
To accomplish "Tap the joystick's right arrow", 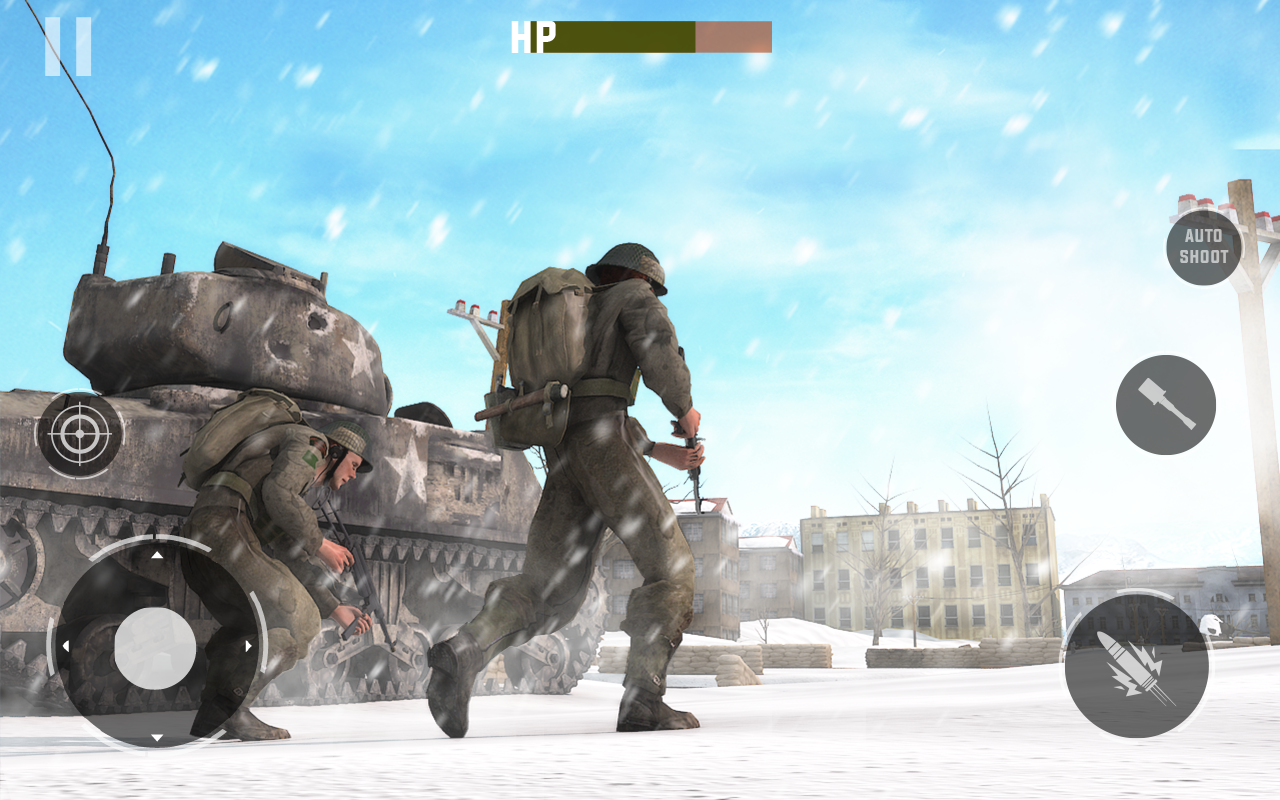I will tap(249, 645).
